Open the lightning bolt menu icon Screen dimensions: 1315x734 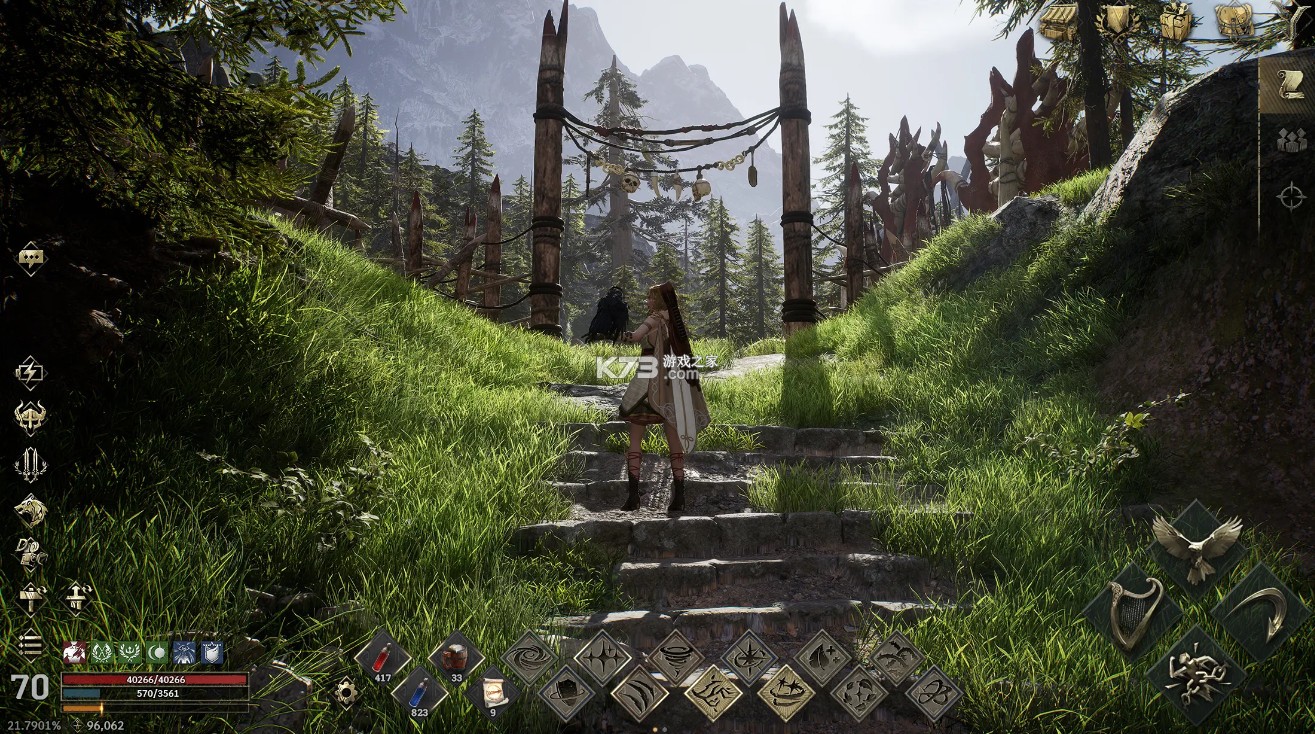coord(30,372)
